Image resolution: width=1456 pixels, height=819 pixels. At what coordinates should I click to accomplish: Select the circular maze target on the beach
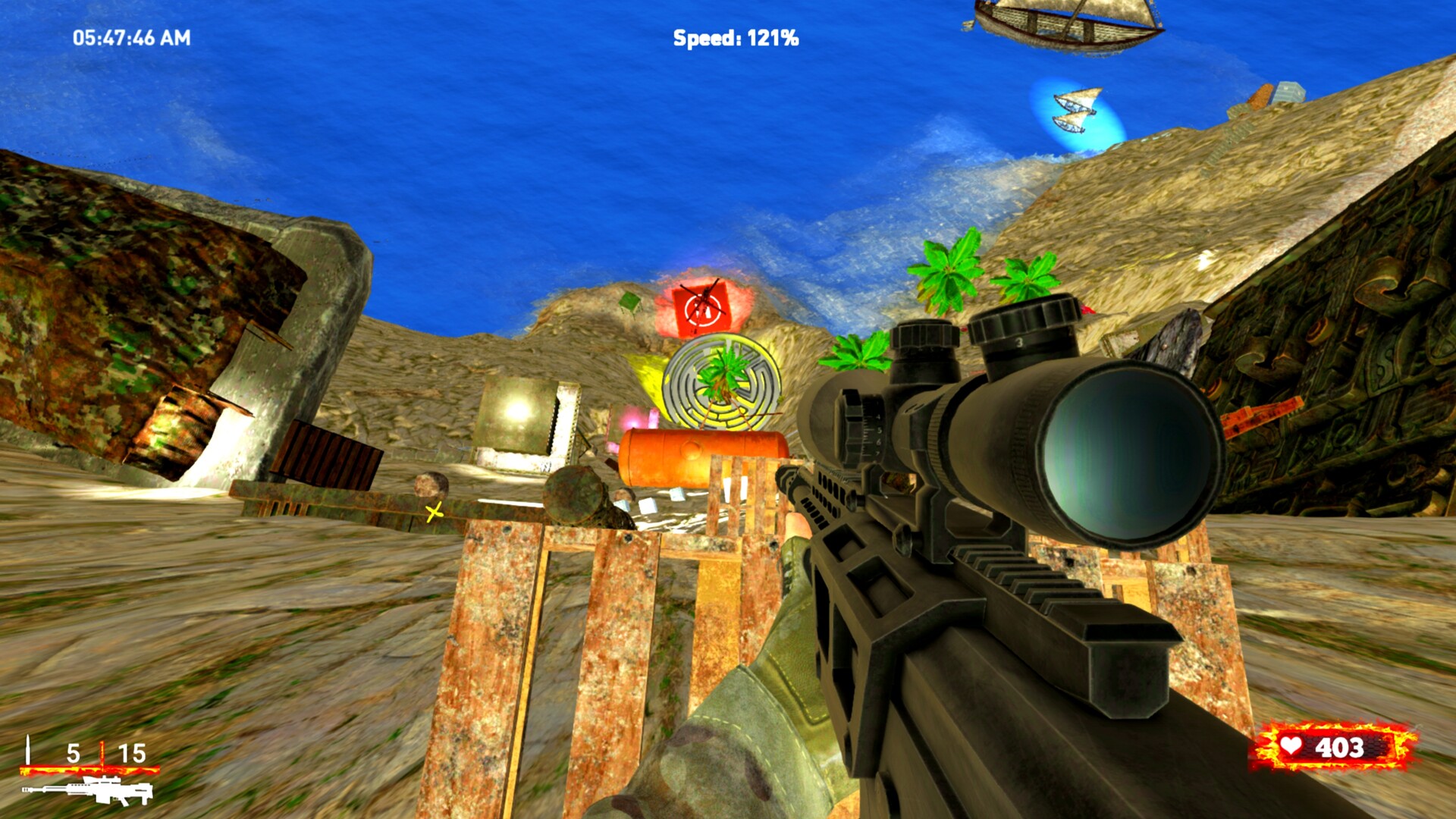[x=720, y=383]
